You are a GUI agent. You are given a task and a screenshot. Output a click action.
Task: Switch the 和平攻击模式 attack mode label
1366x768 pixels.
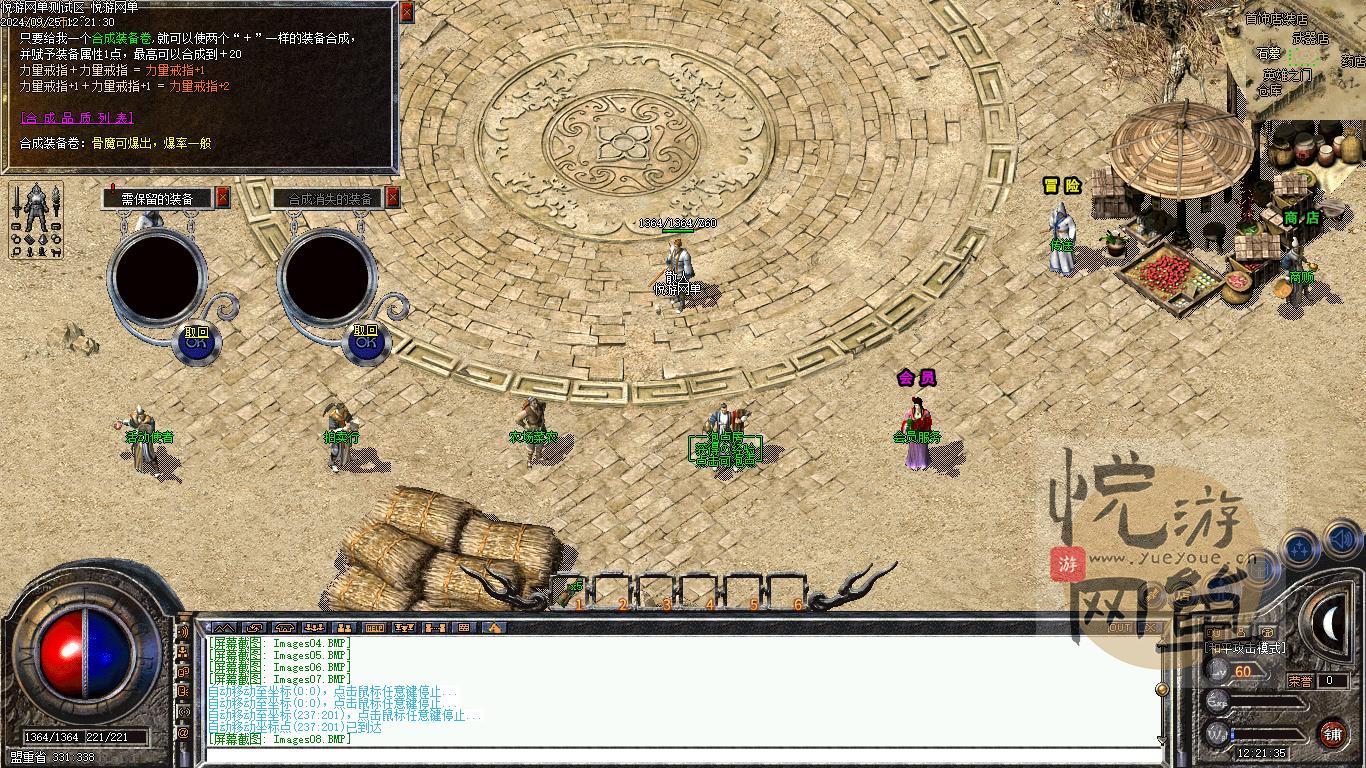pyautogui.click(x=1246, y=648)
